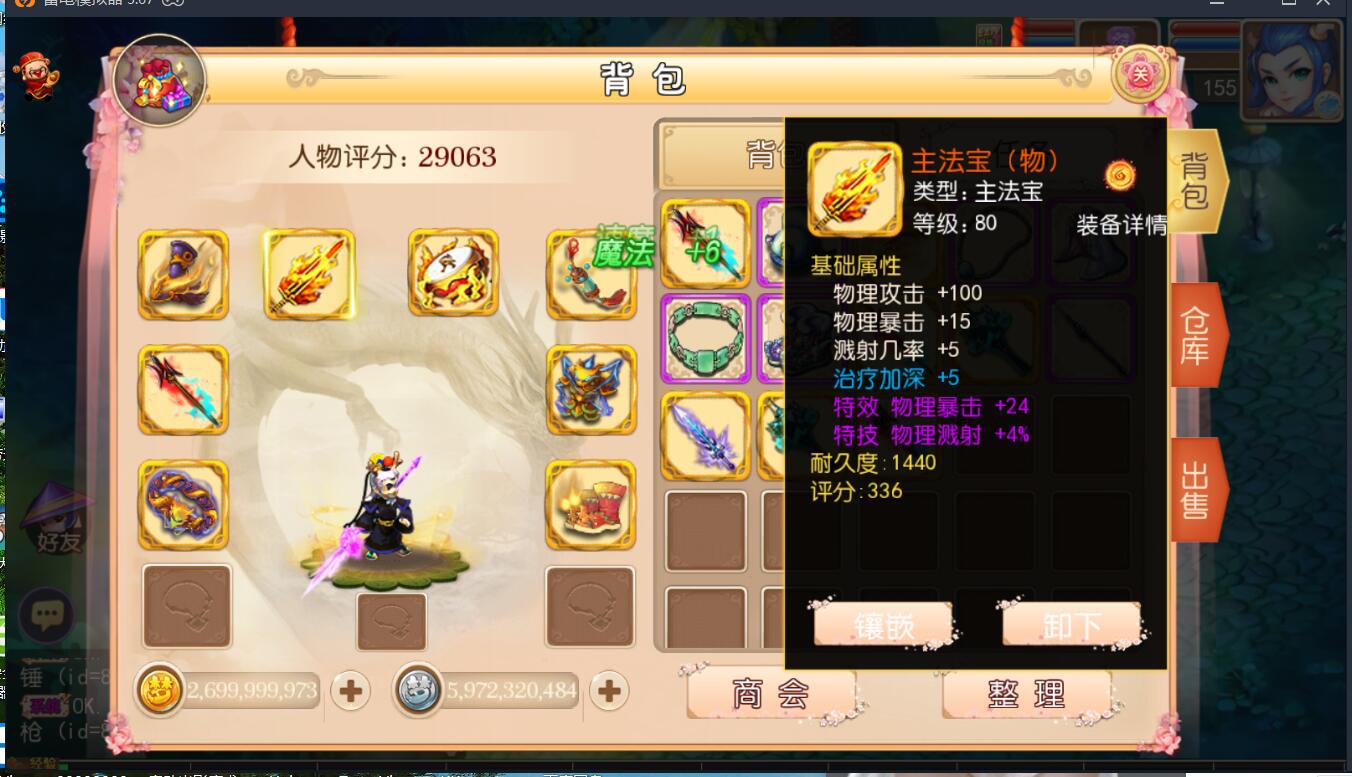
Task: Select the drum-shaped treasure item
Action: tap(453, 274)
